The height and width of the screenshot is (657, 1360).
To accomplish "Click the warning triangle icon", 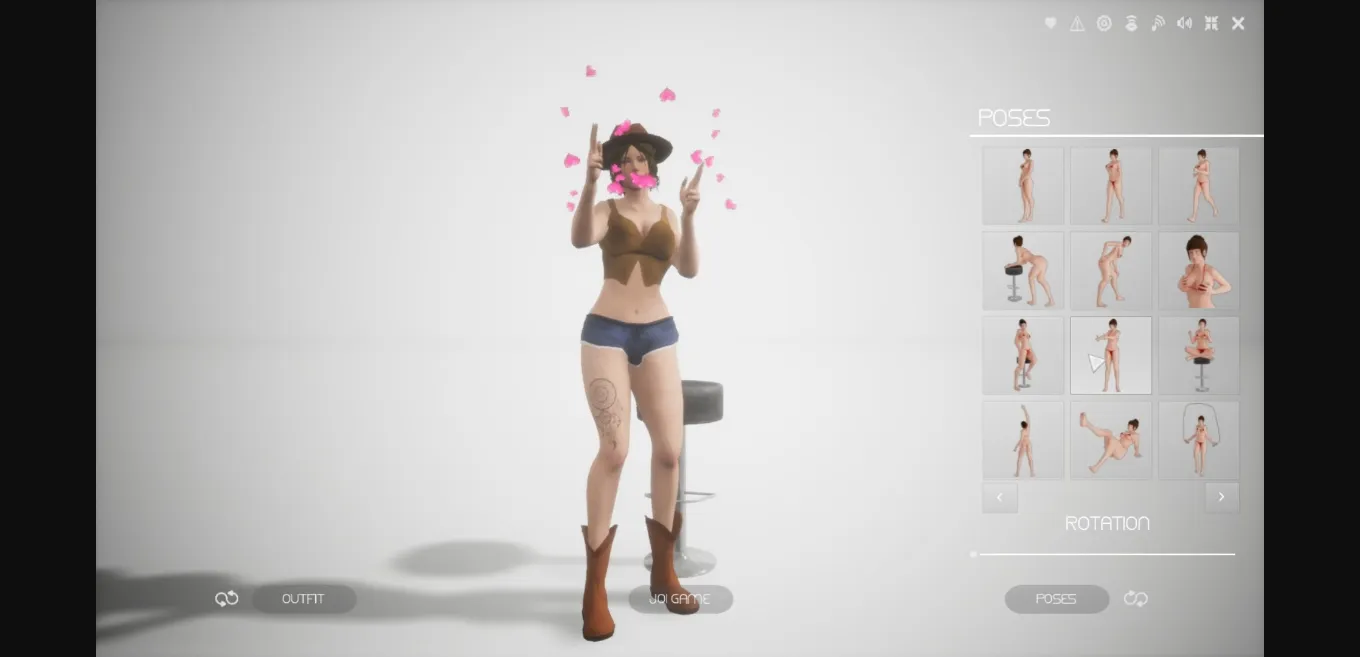I will pyautogui.click(x=1077, y=24).
